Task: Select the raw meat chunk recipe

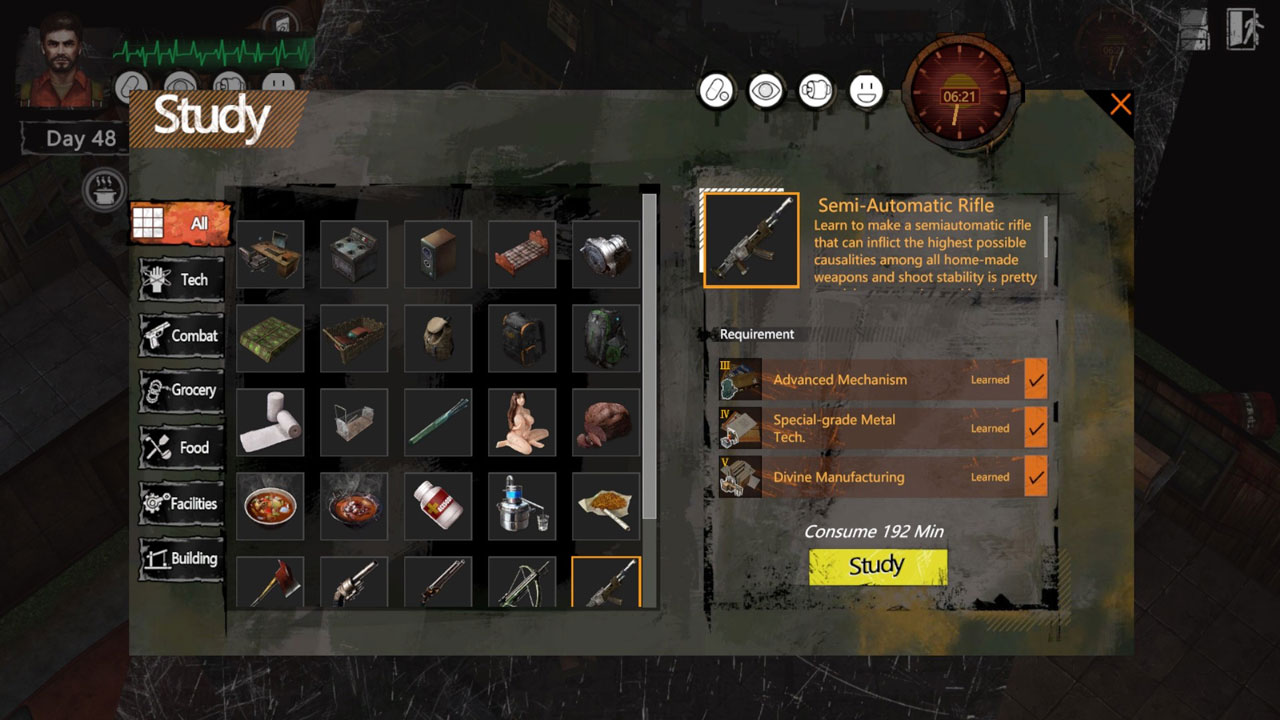Action: (x=606, y=423)
